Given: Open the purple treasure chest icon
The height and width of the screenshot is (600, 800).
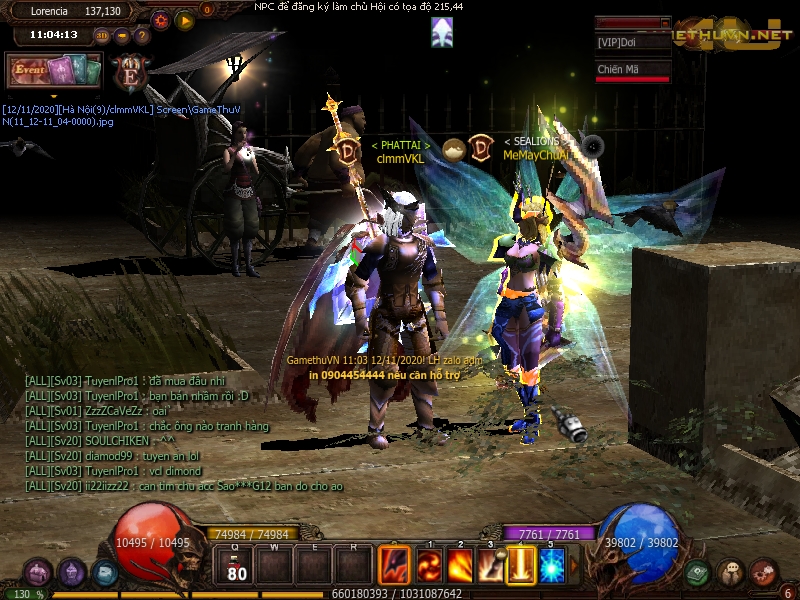Looking at the screenshot, I should pyautogui.click(x=38, y=573).
